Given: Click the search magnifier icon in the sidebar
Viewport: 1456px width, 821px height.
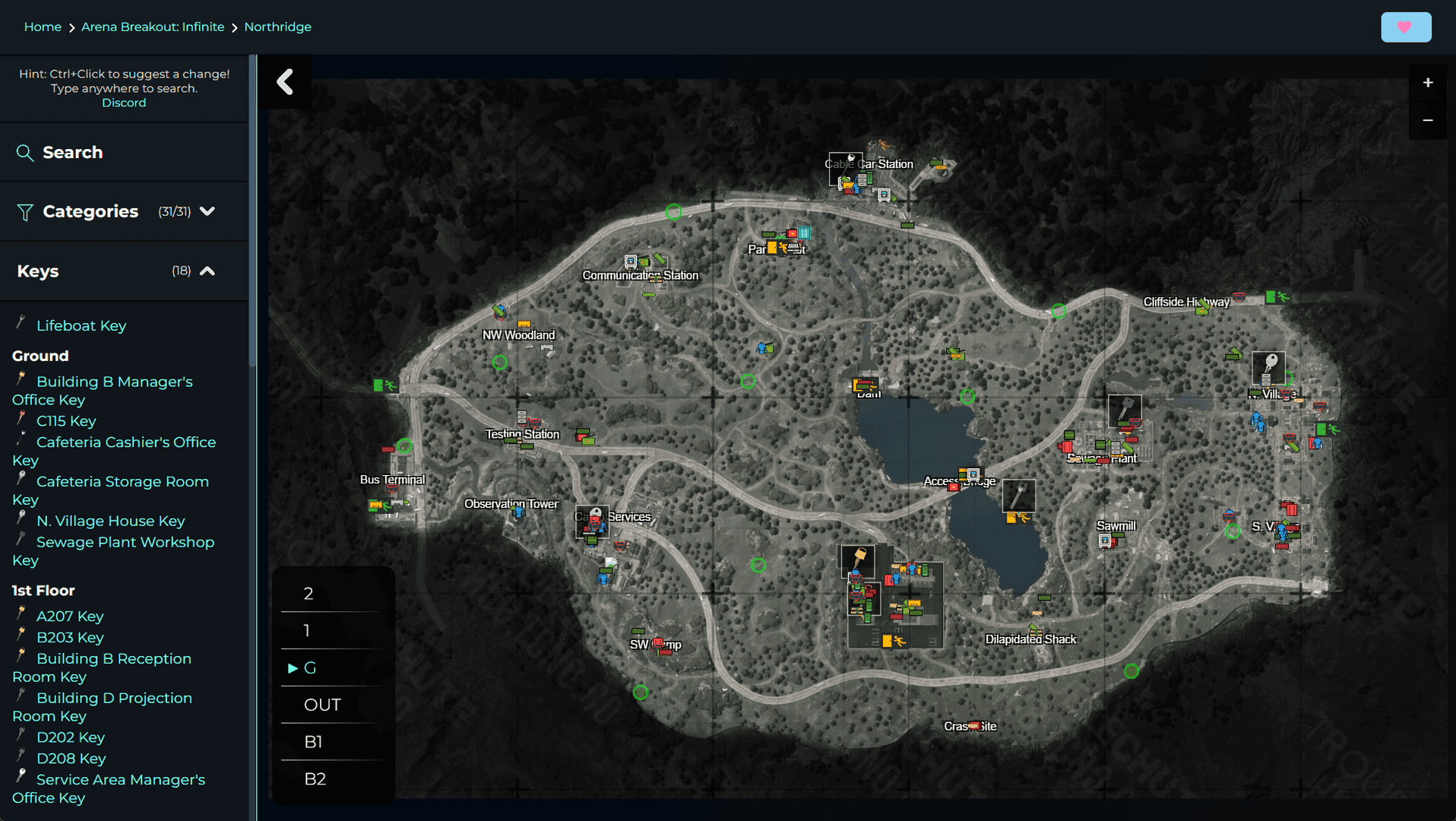Looking at the screenshot, I should (25, 153).
